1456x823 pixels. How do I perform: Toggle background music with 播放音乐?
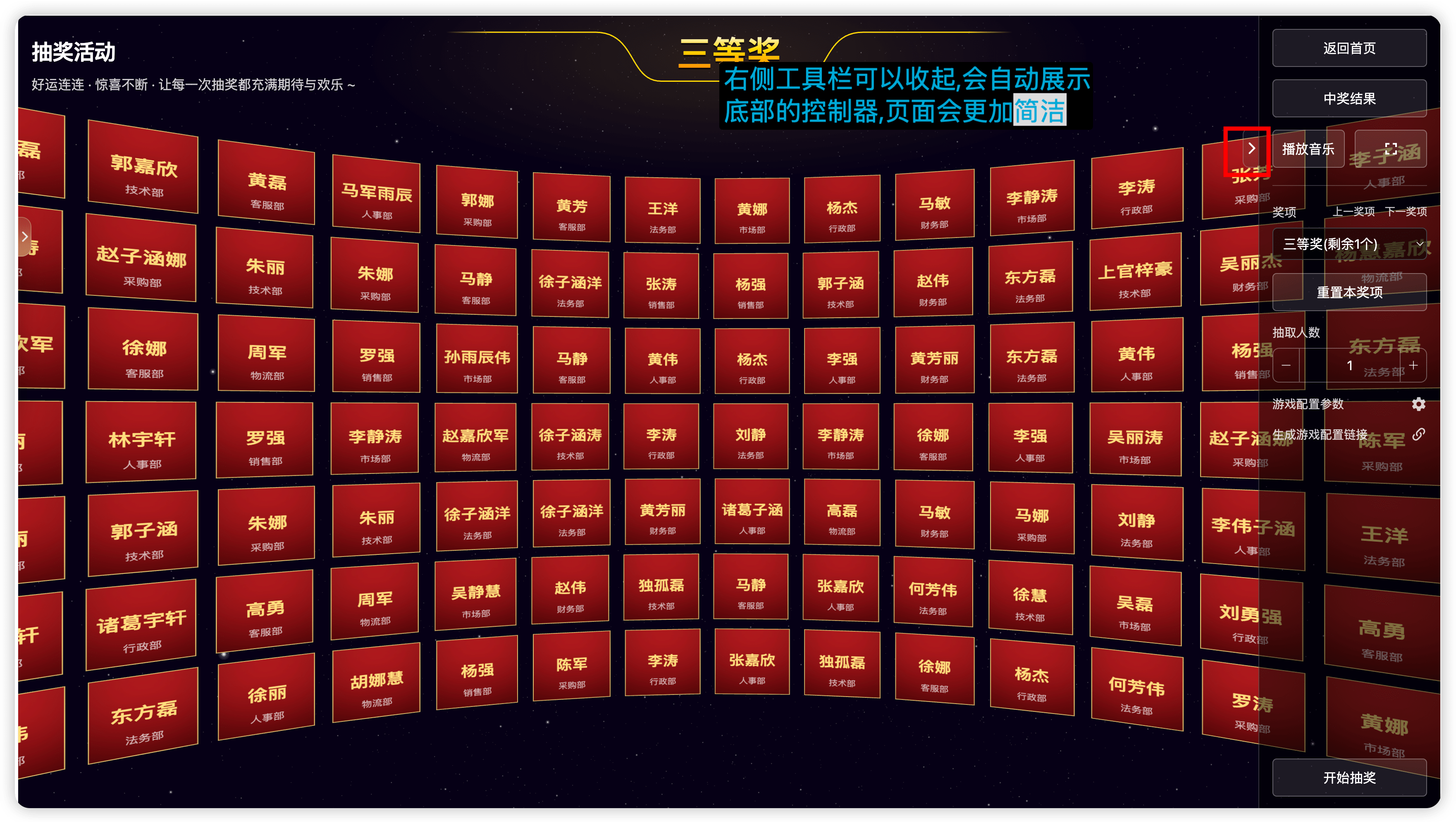[x=1308, y=149]
